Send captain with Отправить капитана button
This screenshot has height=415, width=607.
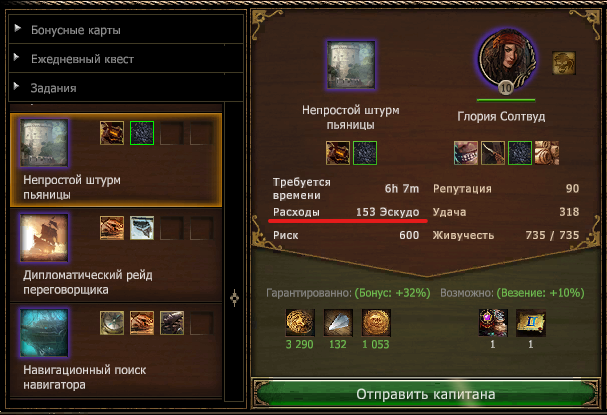(x=427, y=394)
